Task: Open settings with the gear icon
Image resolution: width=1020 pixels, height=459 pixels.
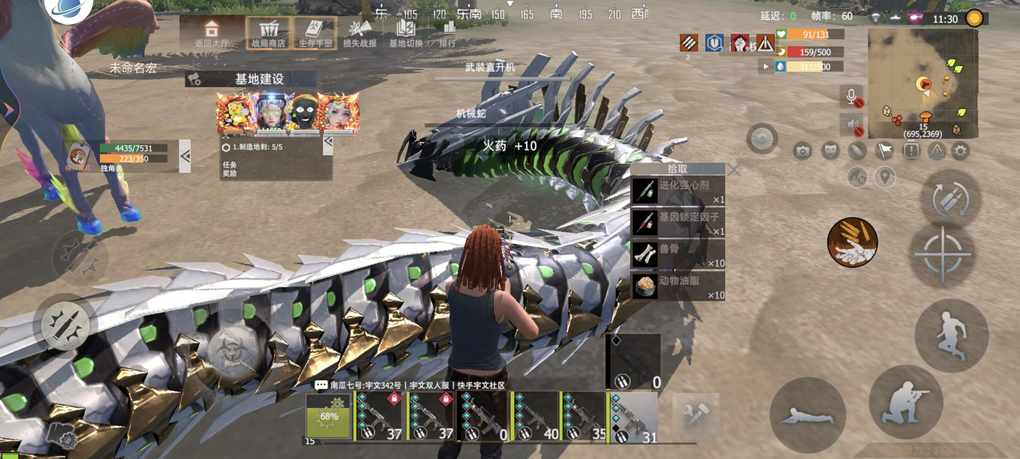Action: [x=961, y=151]
